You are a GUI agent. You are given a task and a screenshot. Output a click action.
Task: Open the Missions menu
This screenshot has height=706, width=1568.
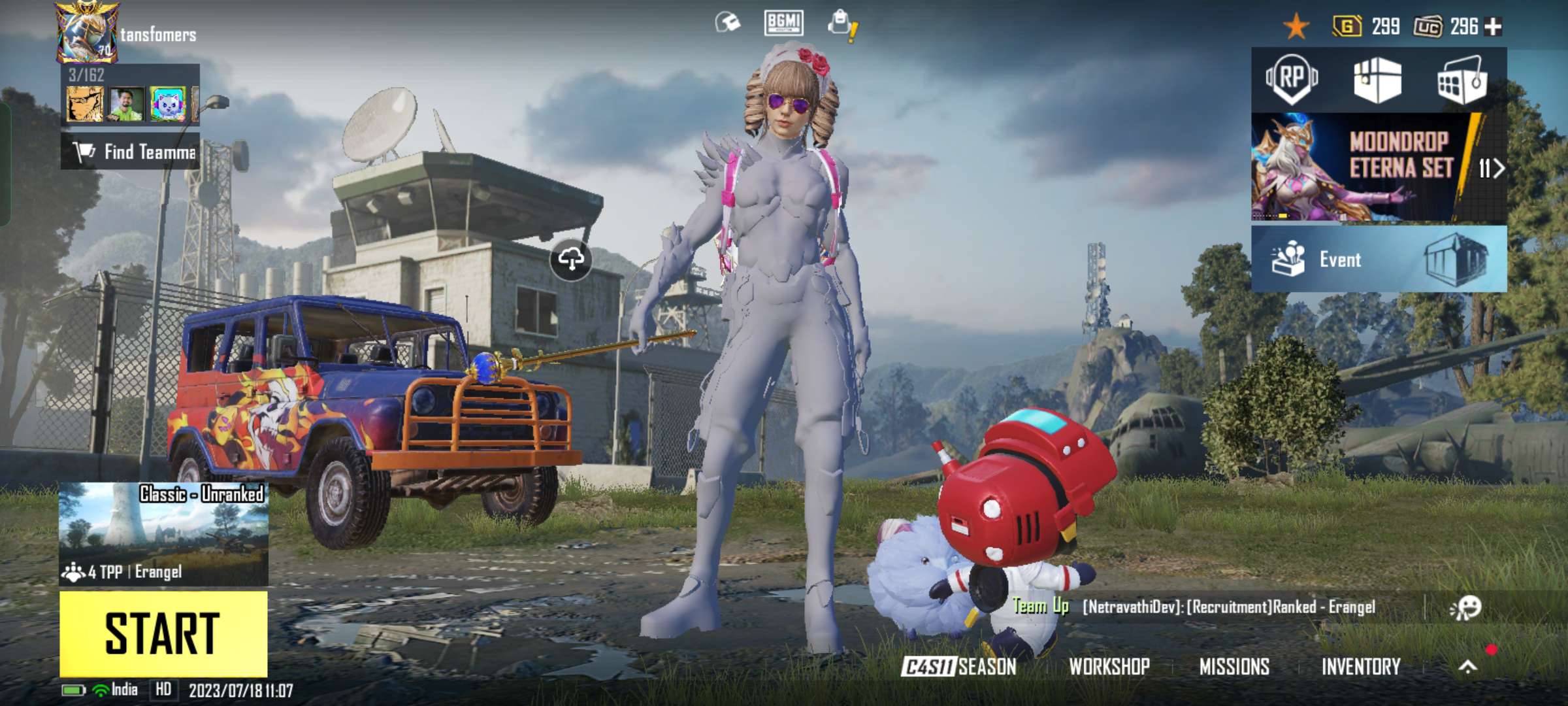(x=1234, y=667)
